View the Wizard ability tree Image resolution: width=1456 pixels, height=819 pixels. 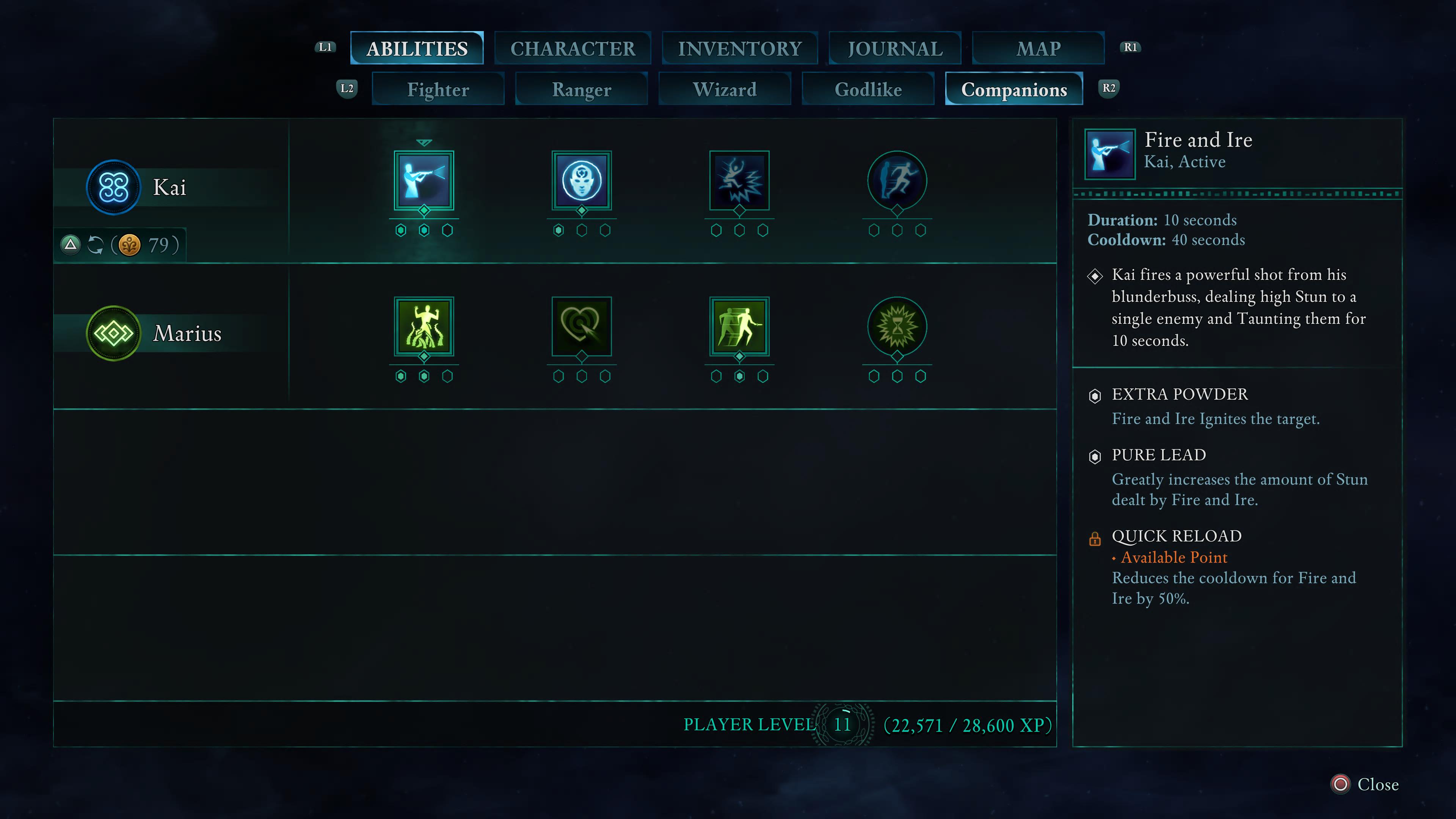point(725,89)
